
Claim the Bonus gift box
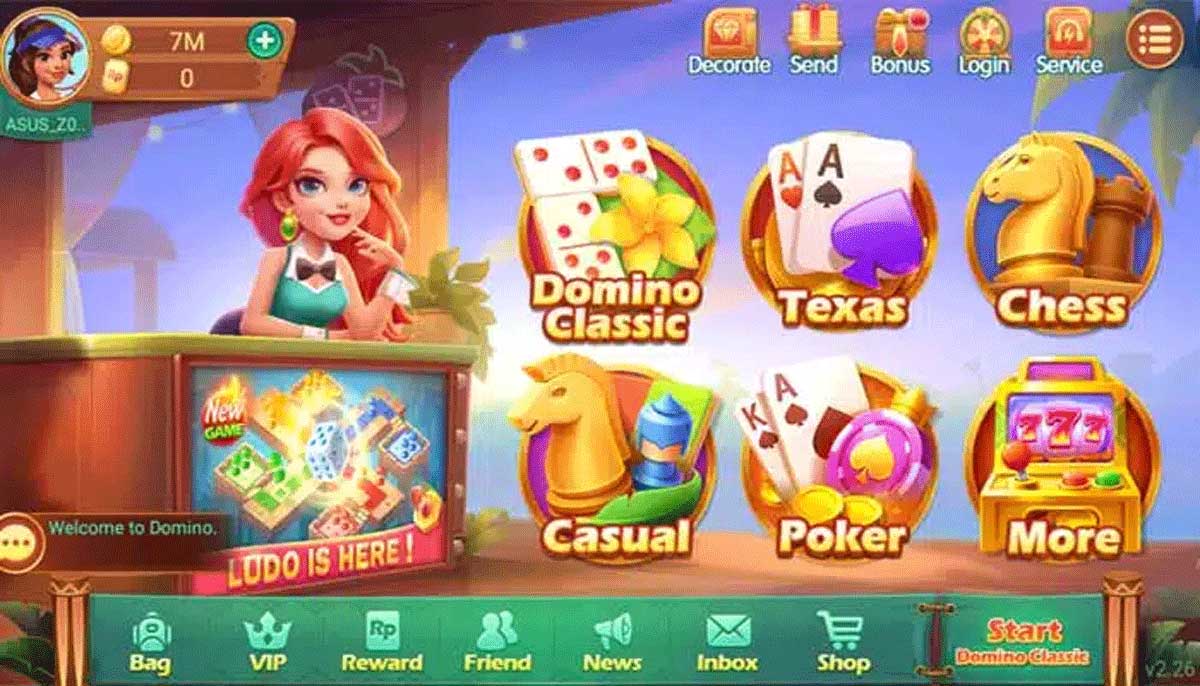click(x=900, y=40)
